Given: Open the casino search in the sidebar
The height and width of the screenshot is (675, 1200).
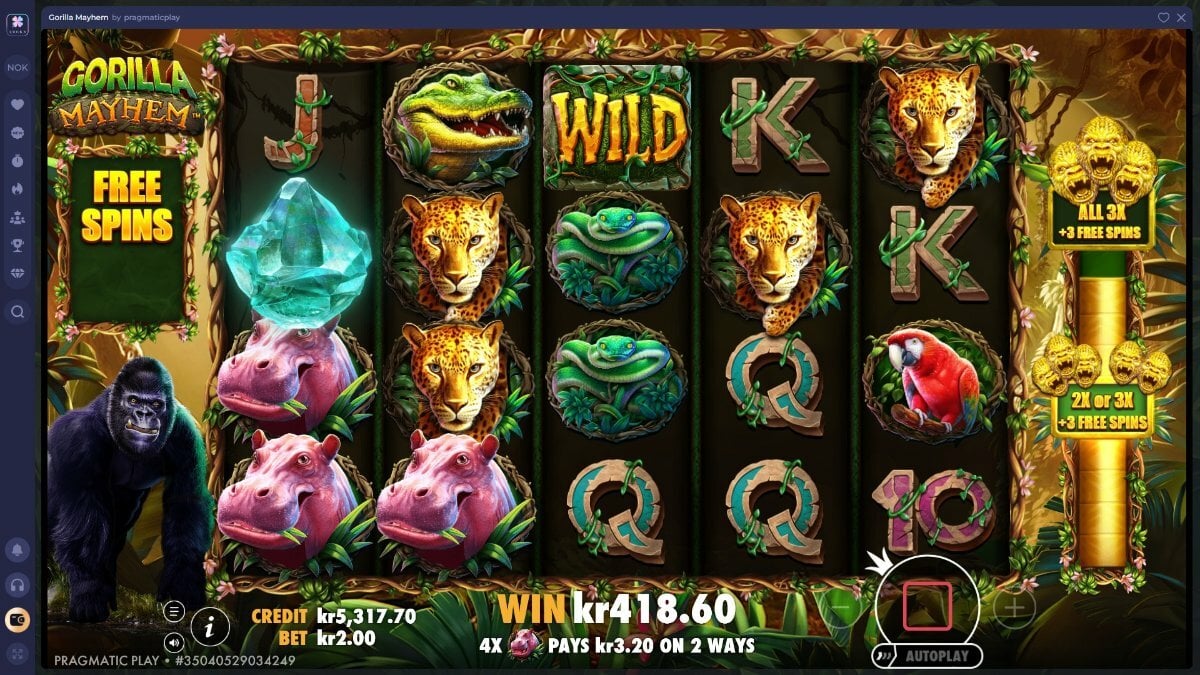Looking at the screenshot, I should 17,311.
